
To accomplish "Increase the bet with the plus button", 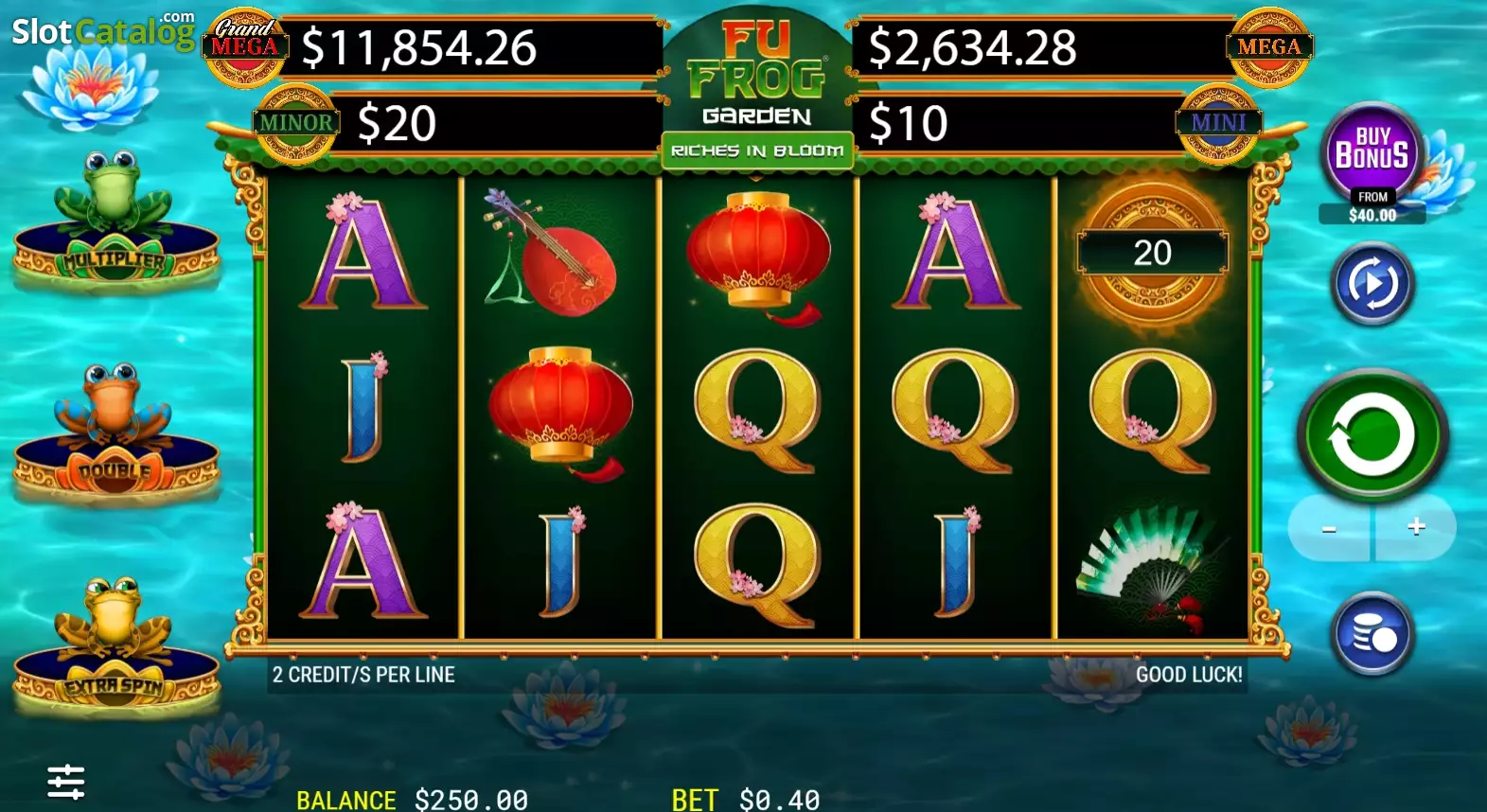I will tap(1416, 527).
